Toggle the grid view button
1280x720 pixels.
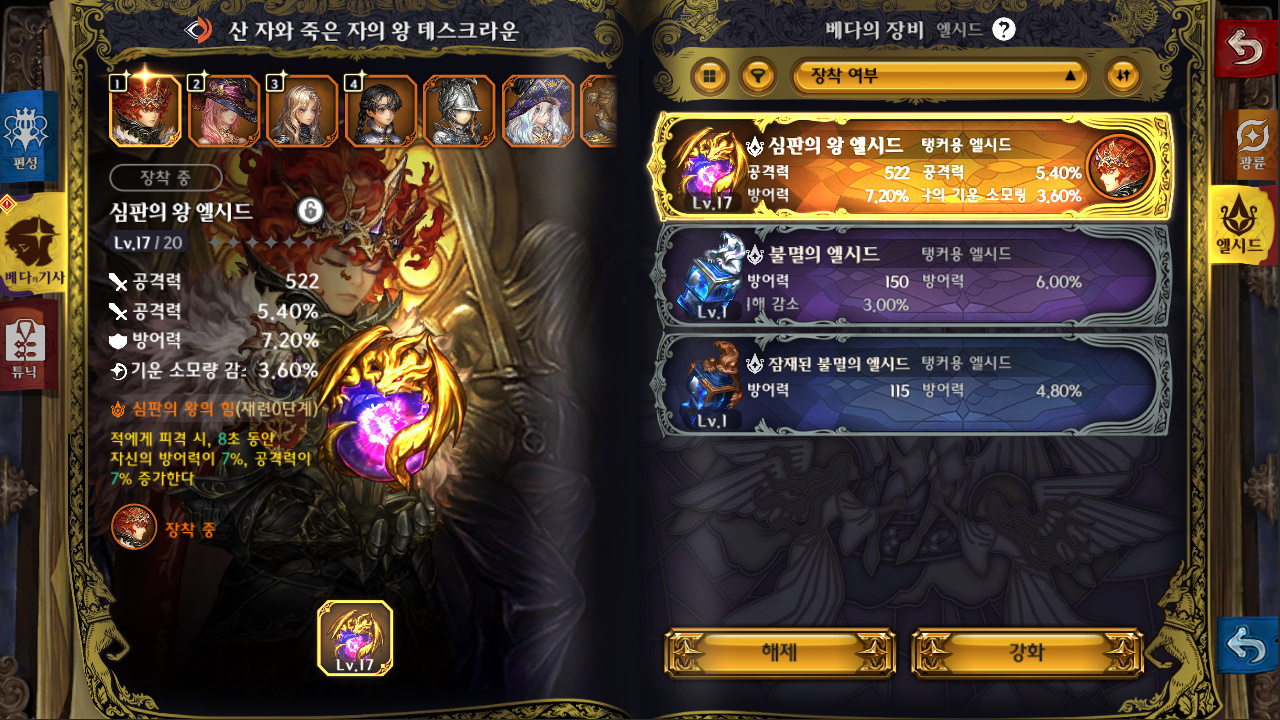click(710, 75)
